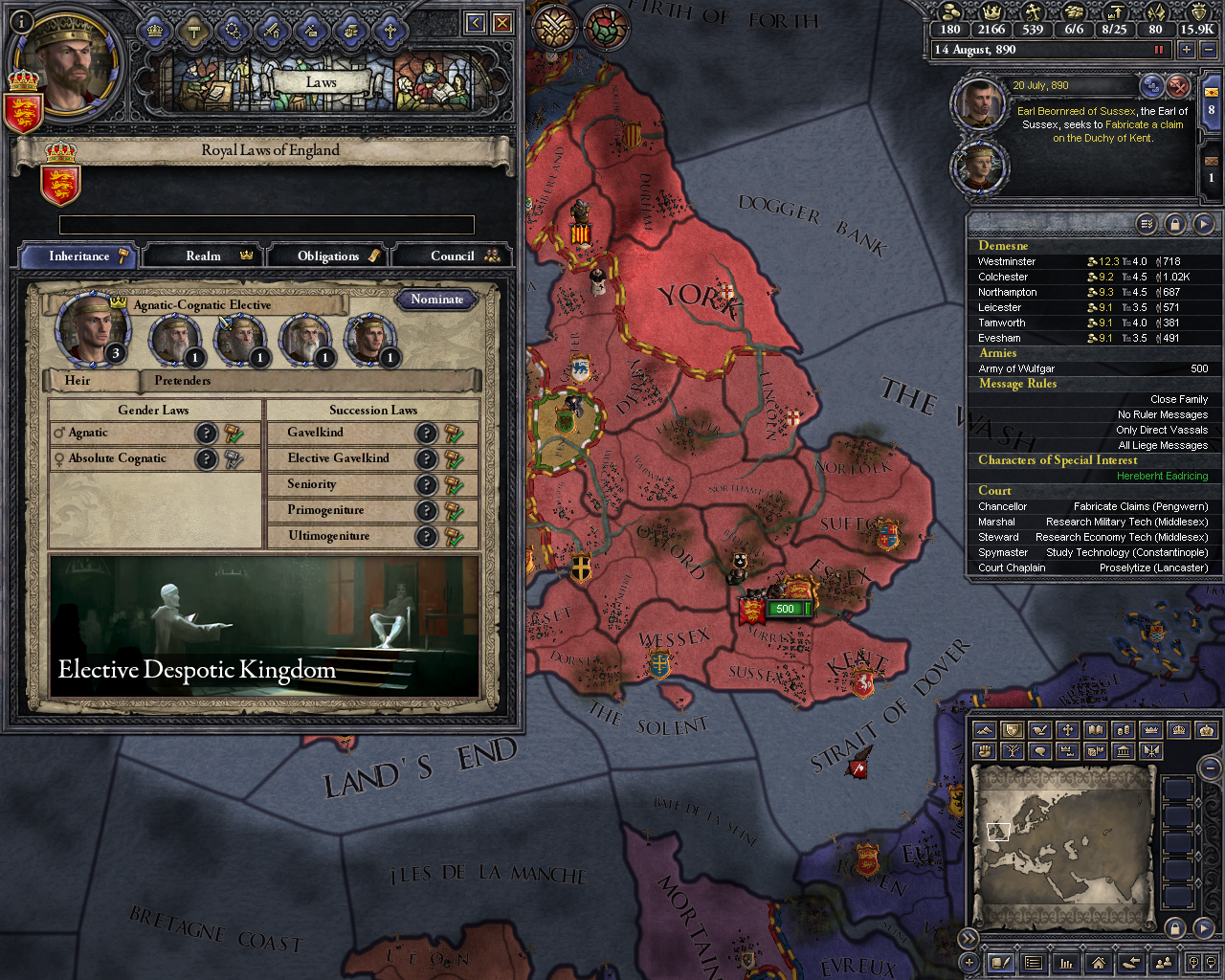
Task: Expand the outliner with the double-chevron arrow
Action: click(969, 938)
